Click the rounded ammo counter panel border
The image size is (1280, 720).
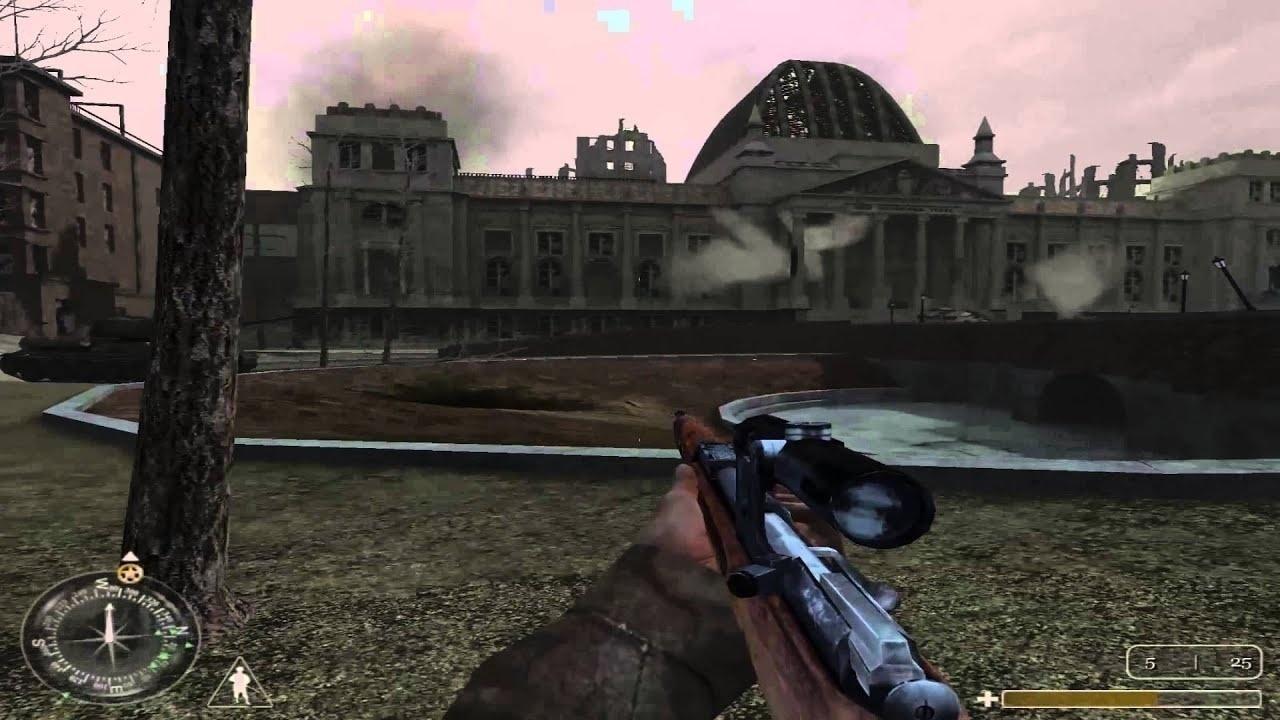coord(1193,647)
